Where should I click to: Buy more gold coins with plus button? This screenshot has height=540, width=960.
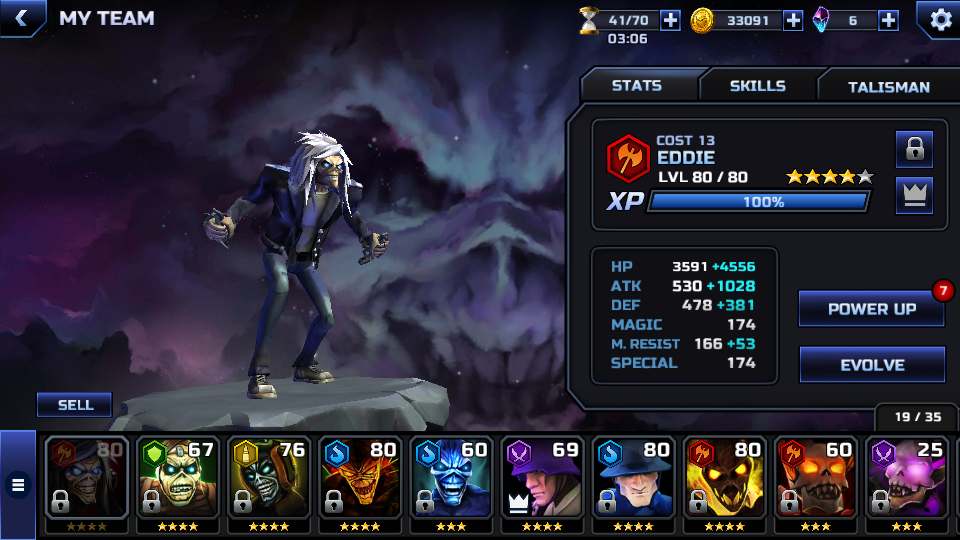click(793, 20)
